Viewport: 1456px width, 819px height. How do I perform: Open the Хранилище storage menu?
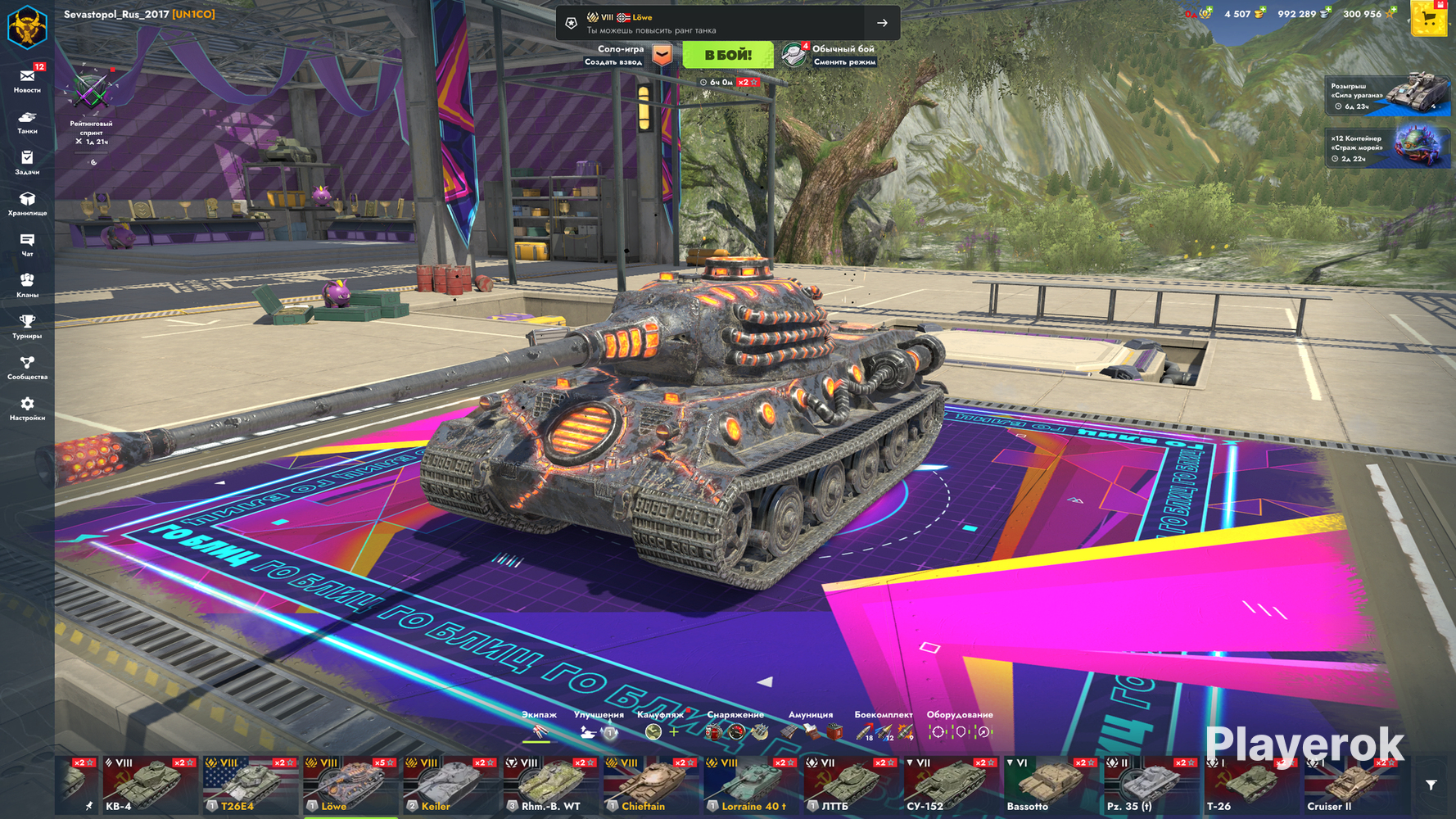pos(27,203)
